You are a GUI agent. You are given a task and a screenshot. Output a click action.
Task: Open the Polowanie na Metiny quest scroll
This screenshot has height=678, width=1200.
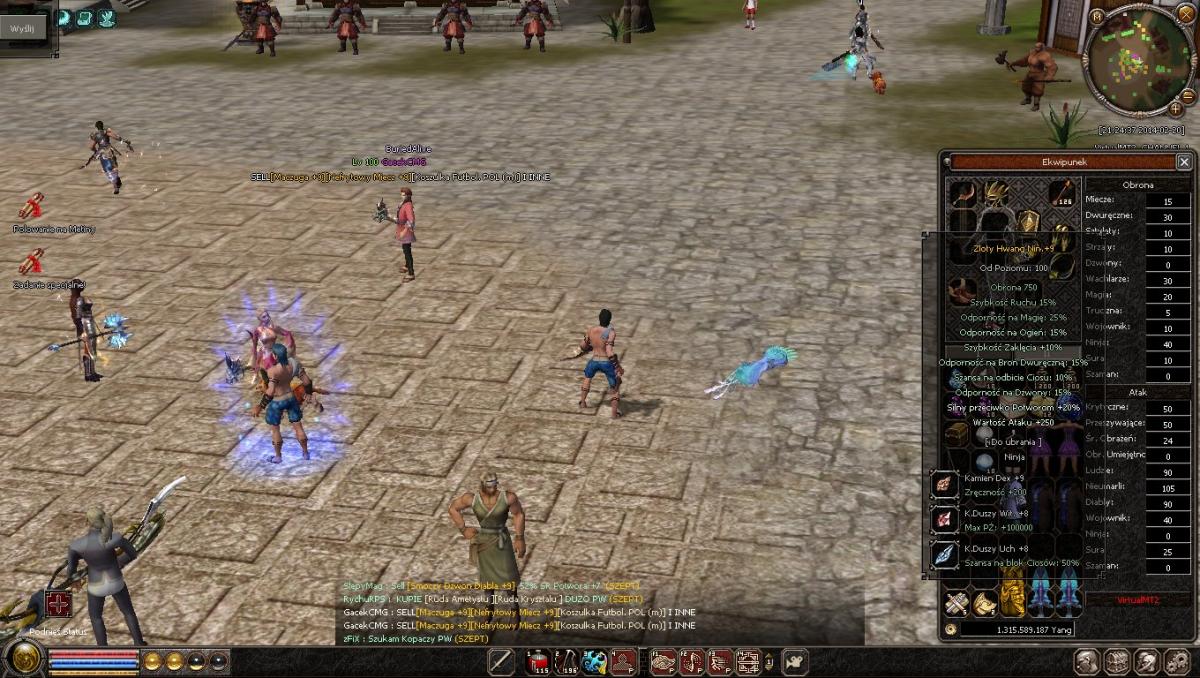coord(32,207)
